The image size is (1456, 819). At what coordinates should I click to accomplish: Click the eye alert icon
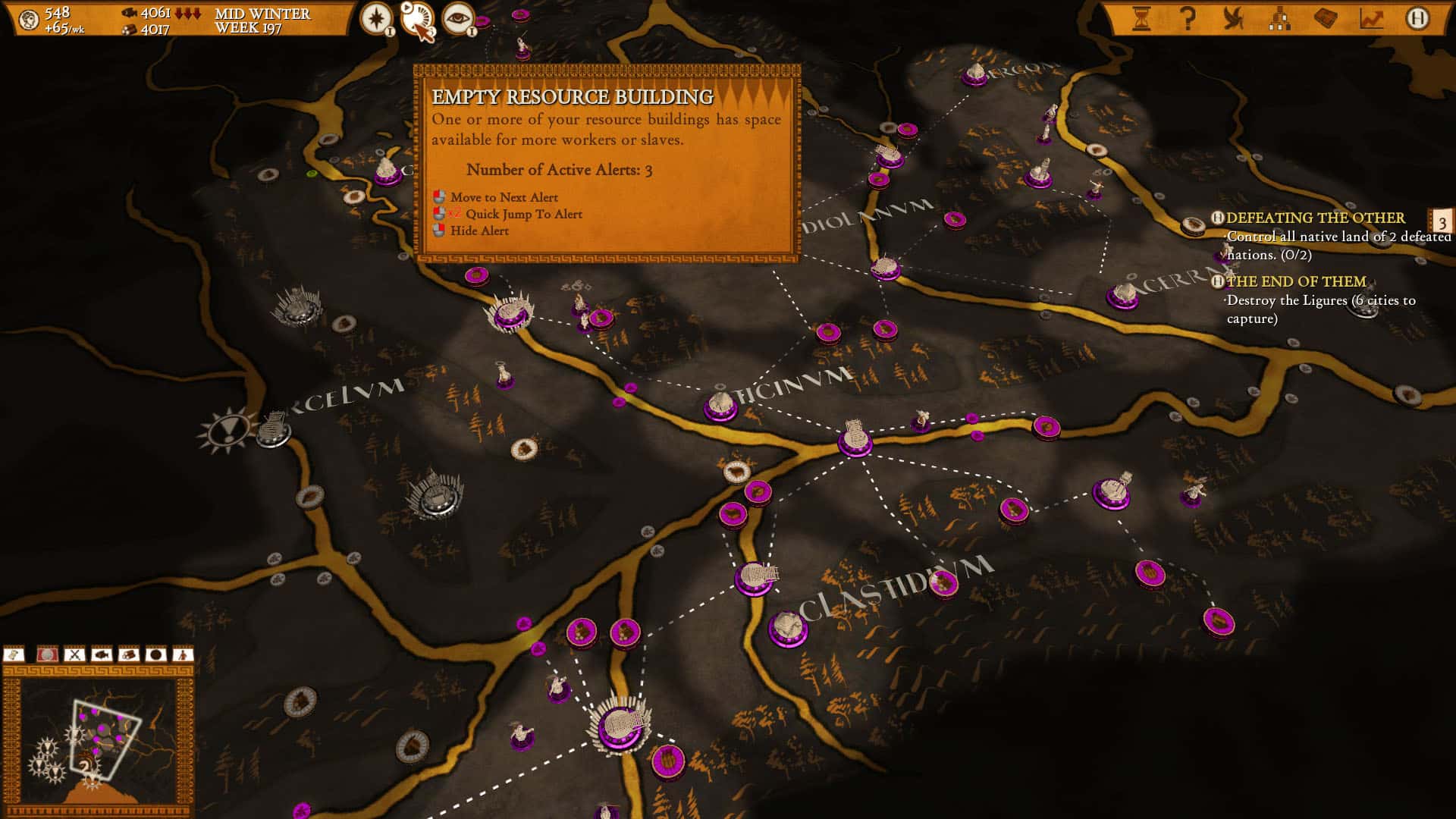(x=458, y=18)
